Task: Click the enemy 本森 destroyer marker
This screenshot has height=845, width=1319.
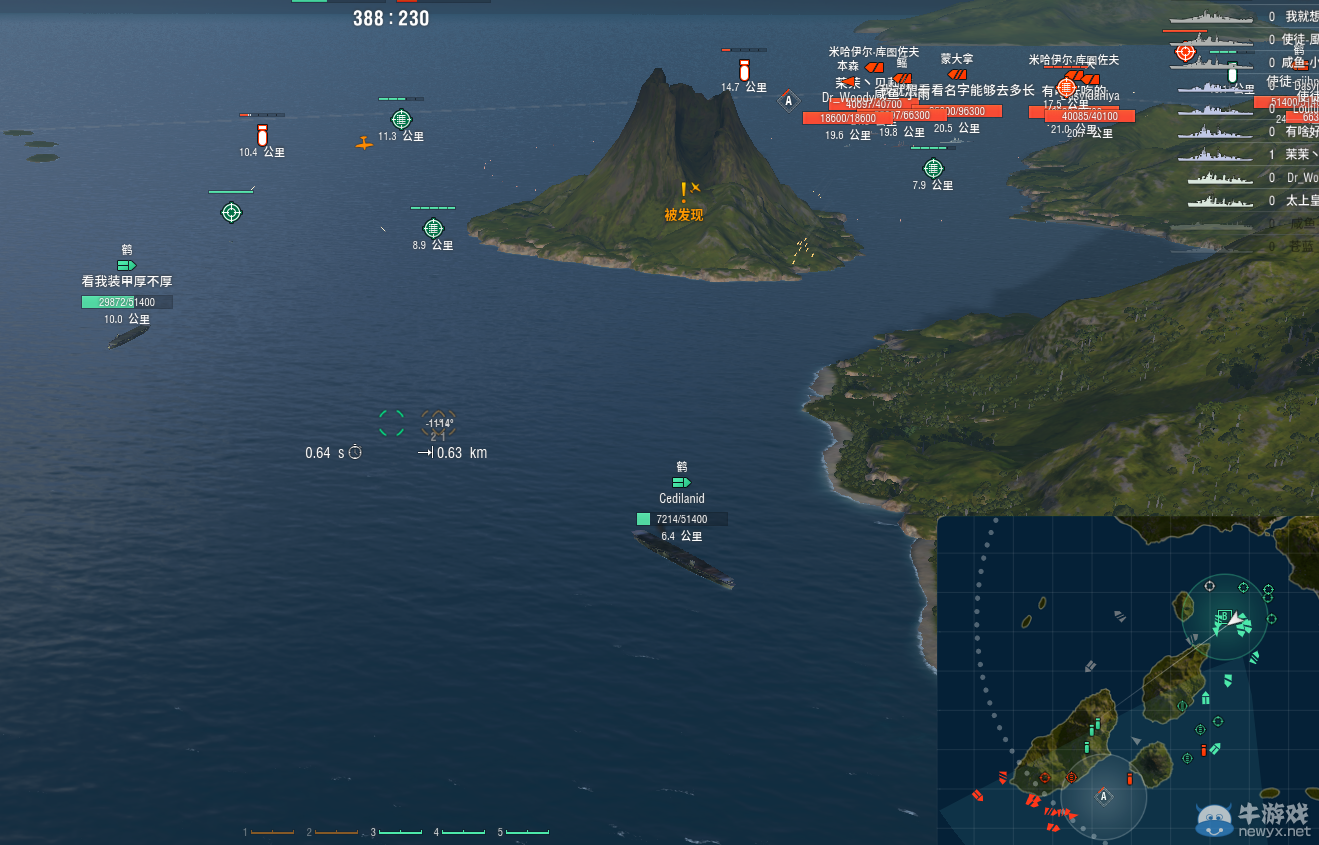Action: [x=874, y=66]
